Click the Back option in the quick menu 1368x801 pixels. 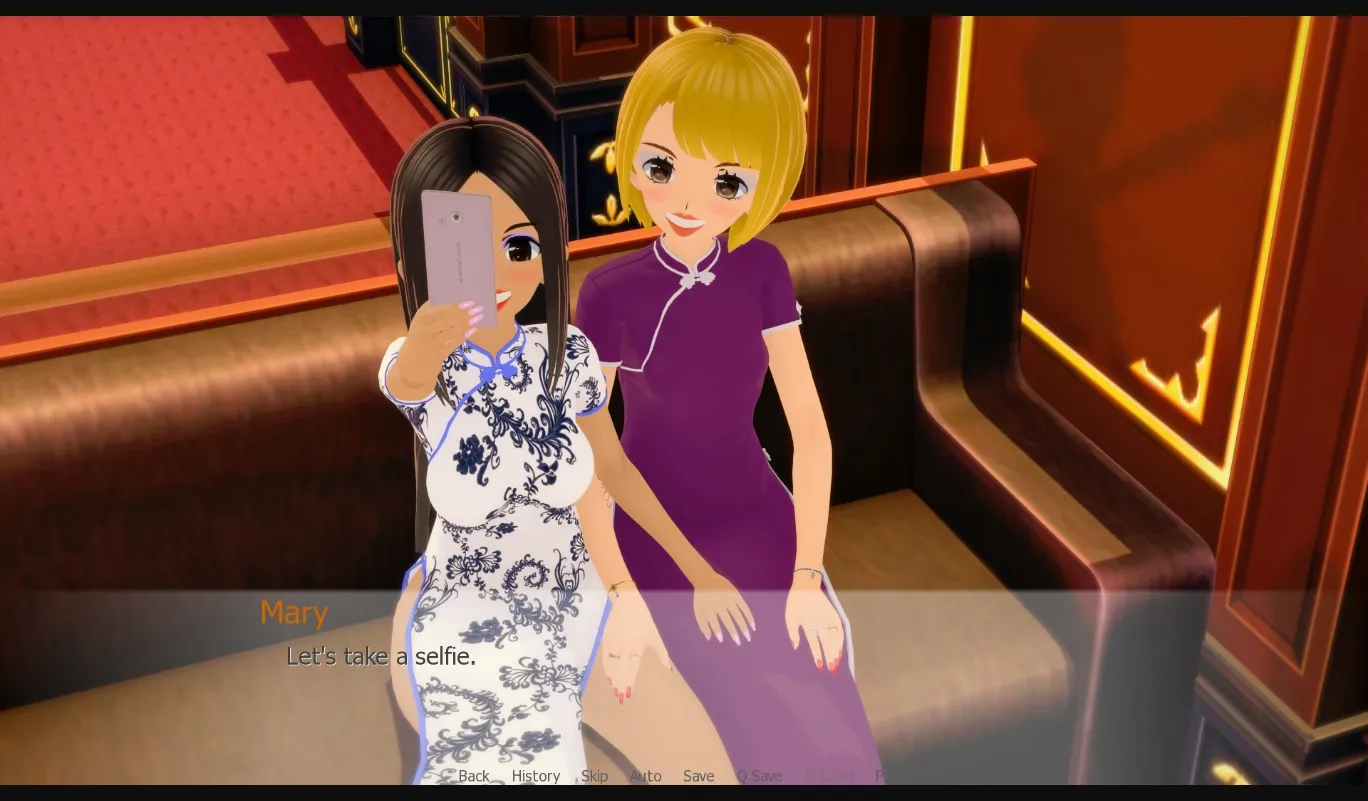(474, 776)
